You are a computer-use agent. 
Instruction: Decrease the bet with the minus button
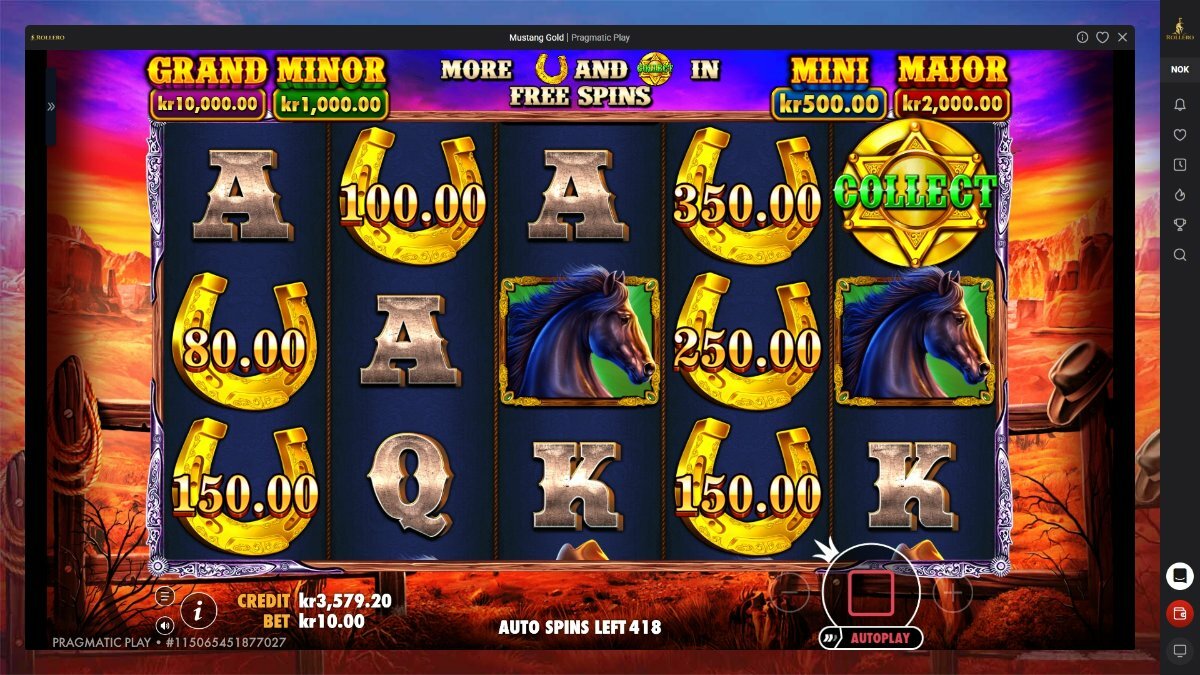[790, 593]
